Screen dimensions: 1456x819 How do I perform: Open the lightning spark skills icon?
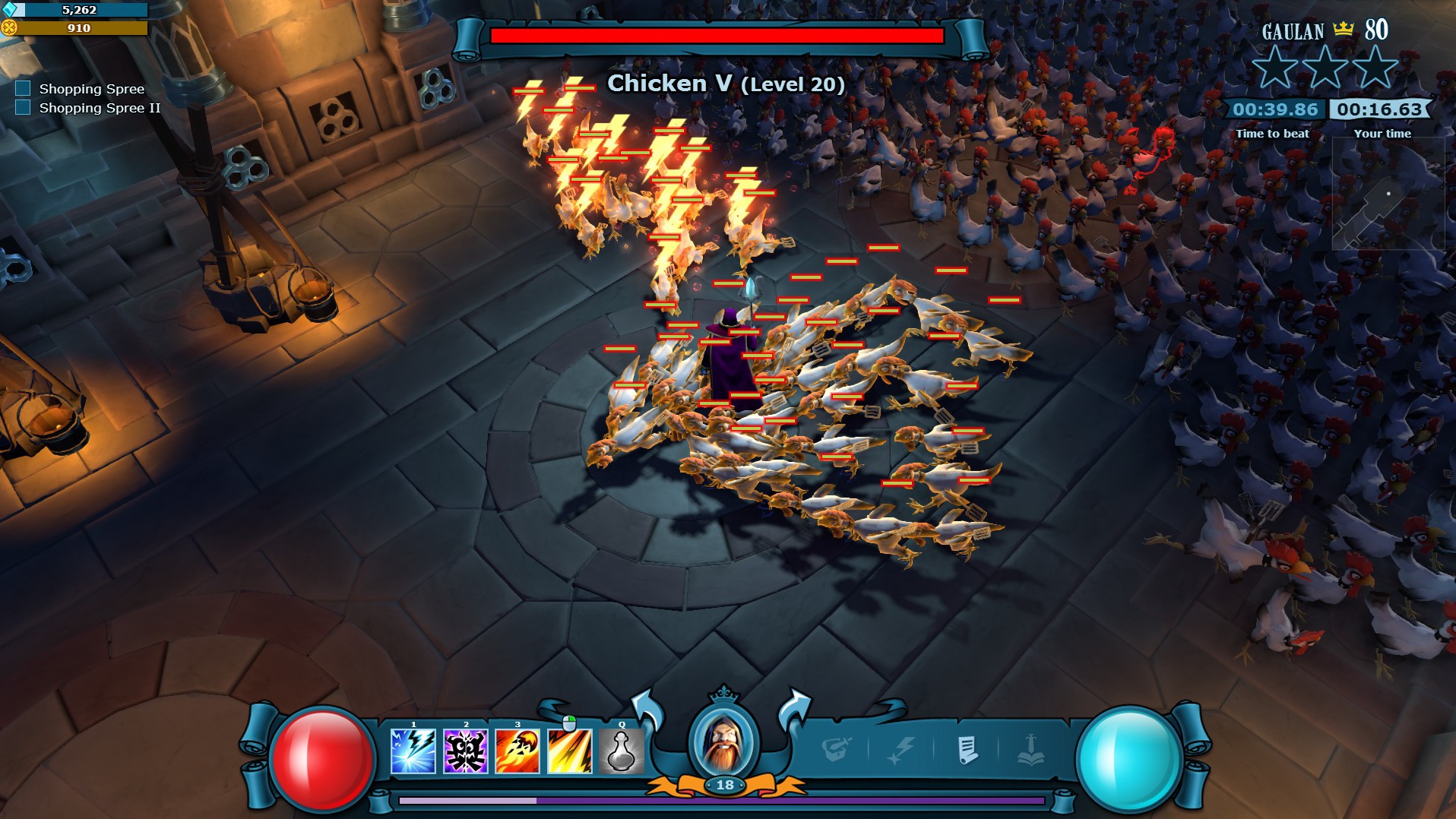click(901, 750)
